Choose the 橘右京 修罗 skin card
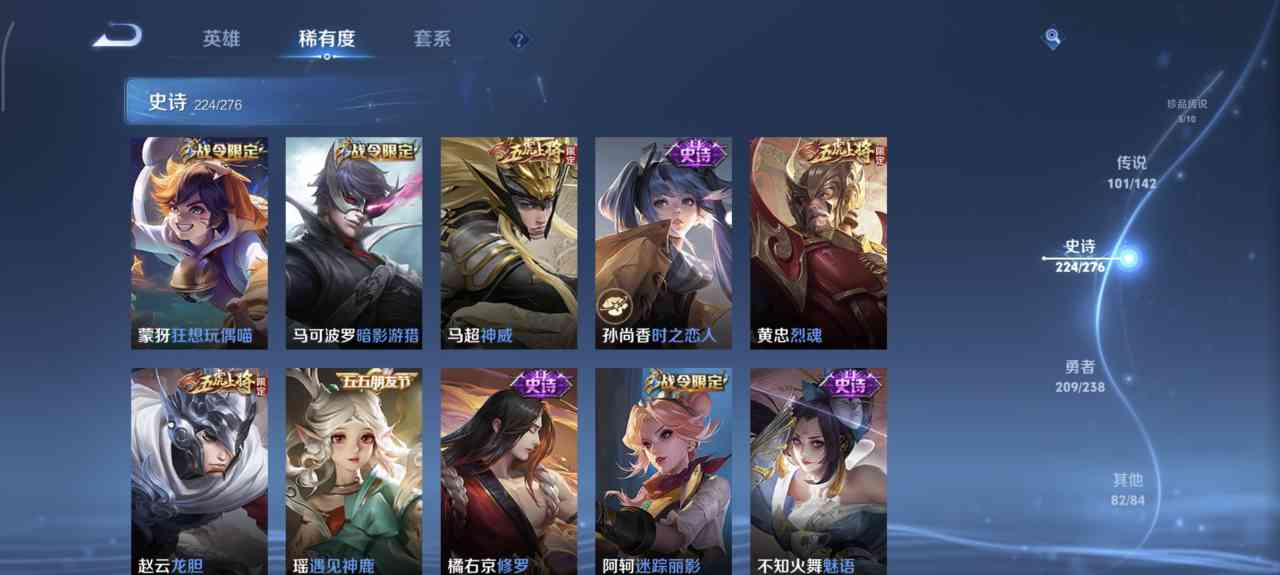Image resolution: width=1280 pixels, height=575 pixels. coord(509,471)
